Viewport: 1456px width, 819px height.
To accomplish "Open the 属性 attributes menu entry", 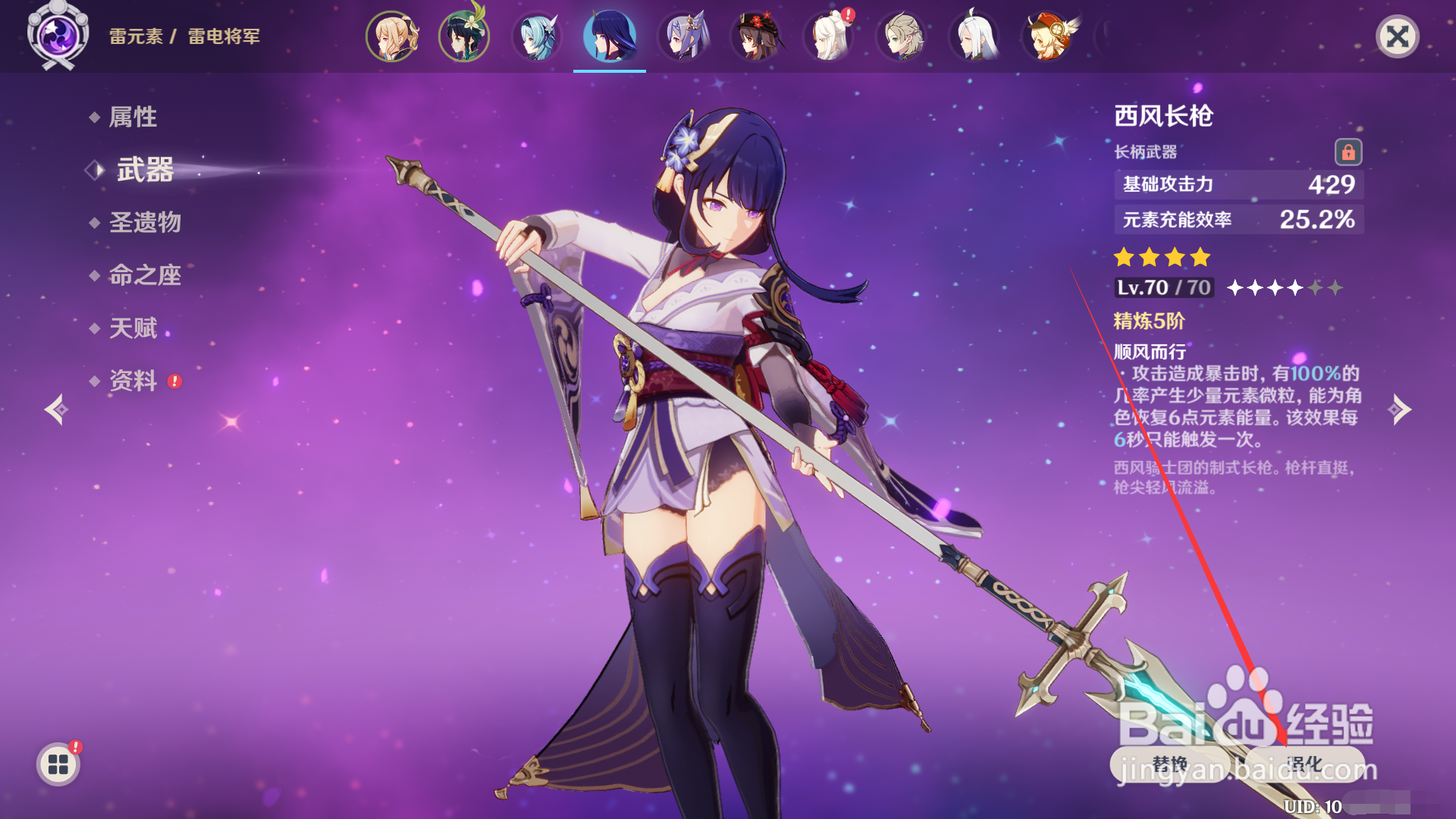I will 133,117.
